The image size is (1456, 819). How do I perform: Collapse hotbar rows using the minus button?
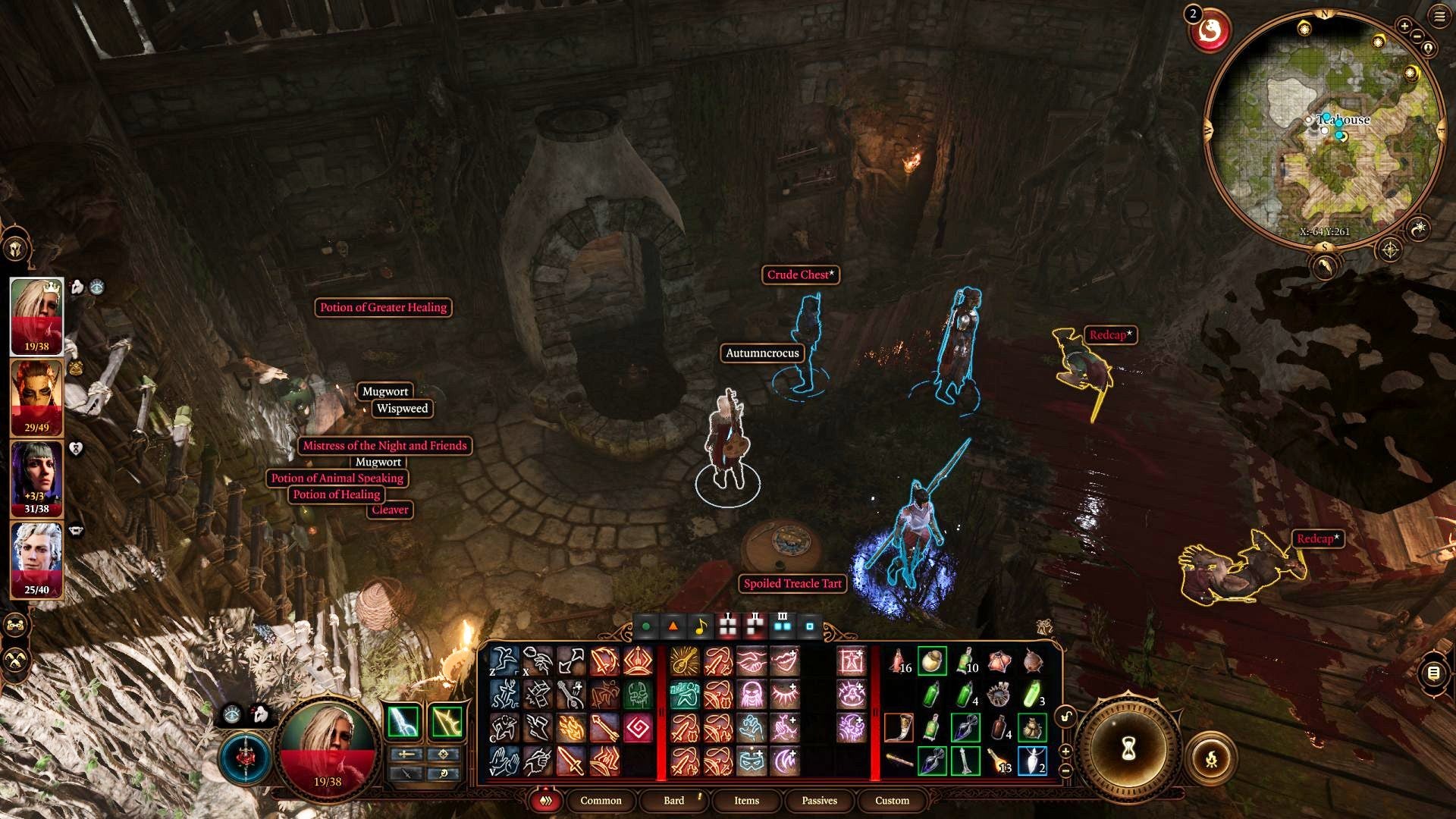coord(1065,770)
